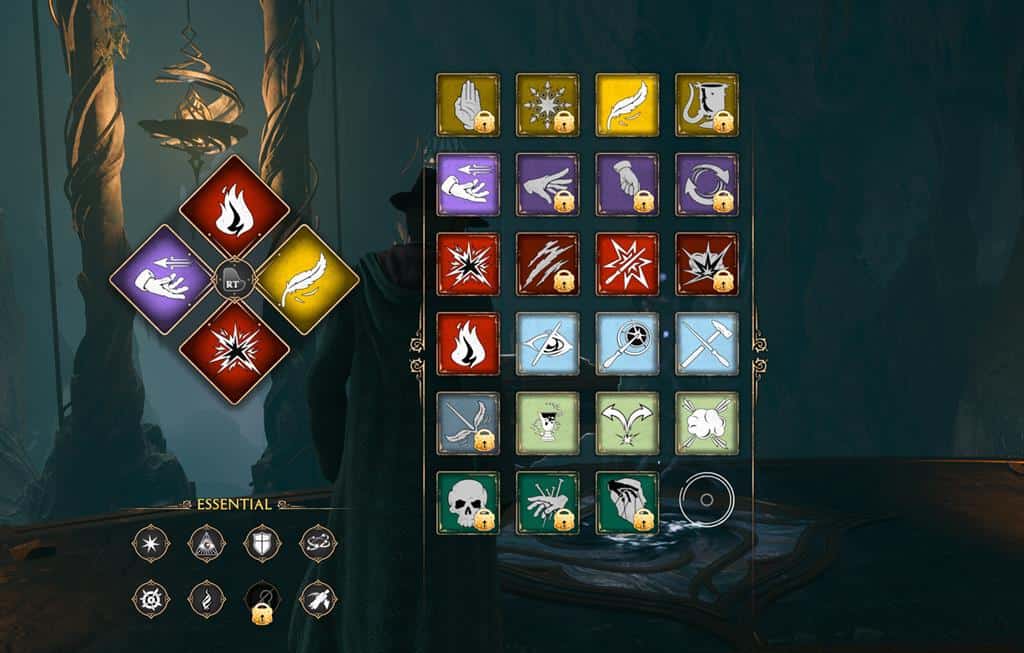This screenshot has width=1024, height=653.
Task: Choose the yellow feather slot in the diamond wheel
Action: click(308, 280)
